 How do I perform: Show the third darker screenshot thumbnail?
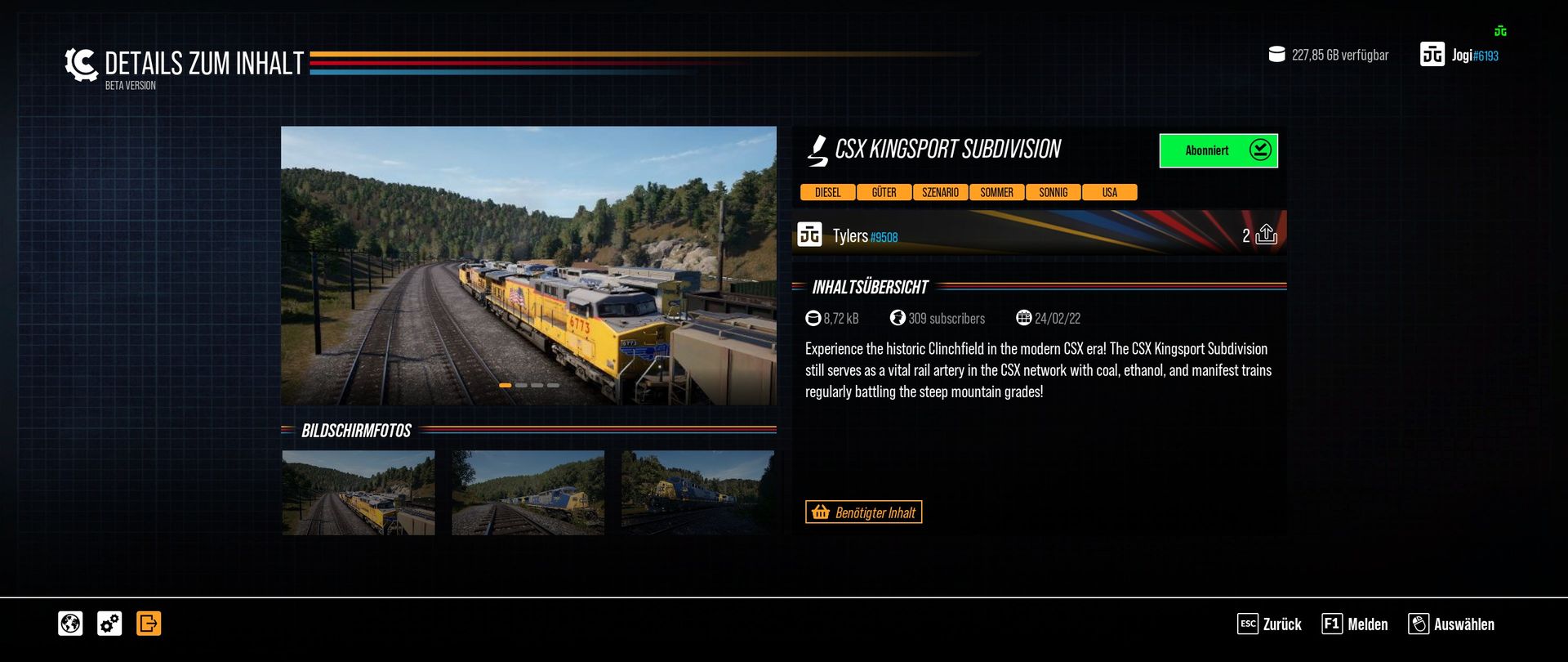click(x=697, y=493)
